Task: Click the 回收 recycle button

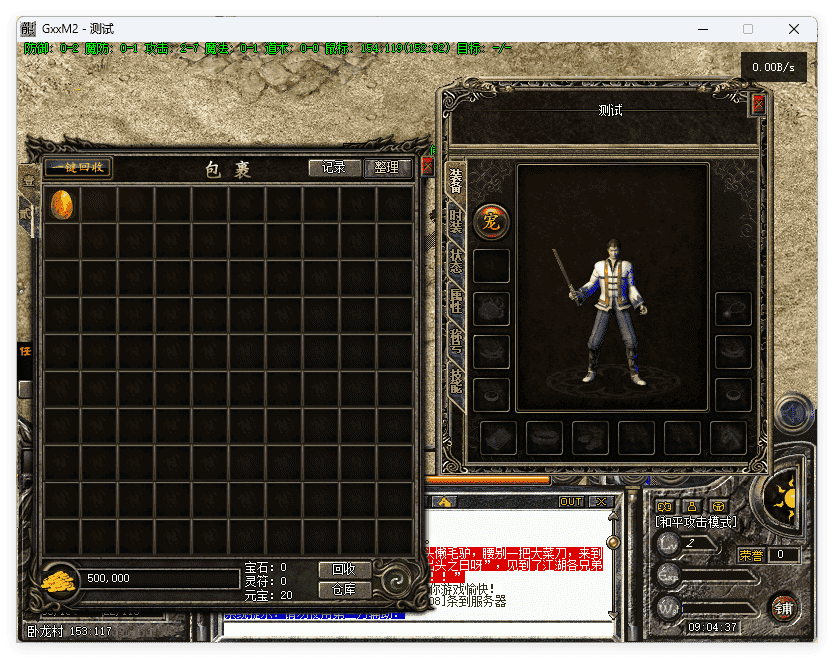Action: [344, 569]
